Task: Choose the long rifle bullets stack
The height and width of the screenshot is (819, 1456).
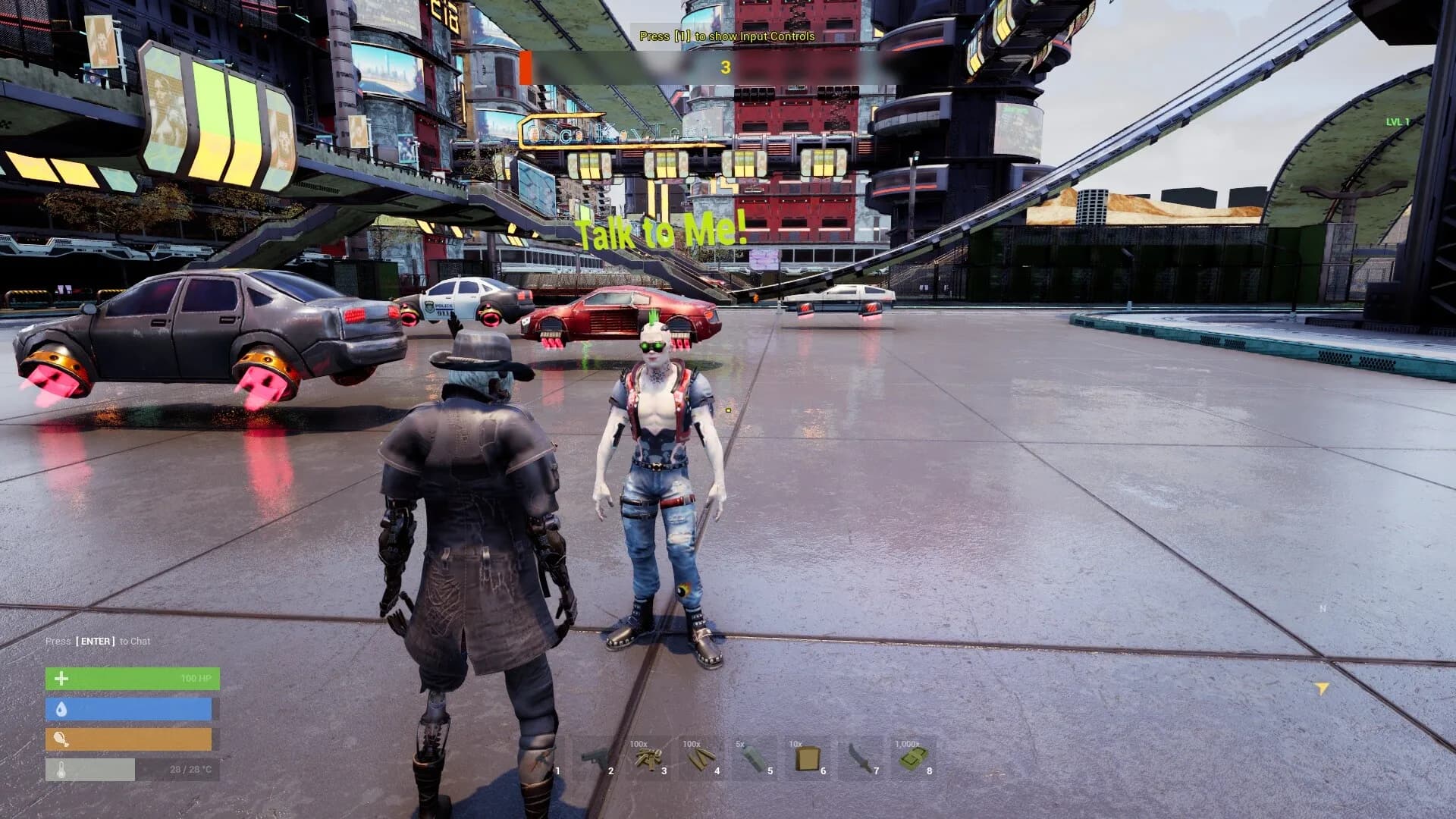Action: click(702, 758)
